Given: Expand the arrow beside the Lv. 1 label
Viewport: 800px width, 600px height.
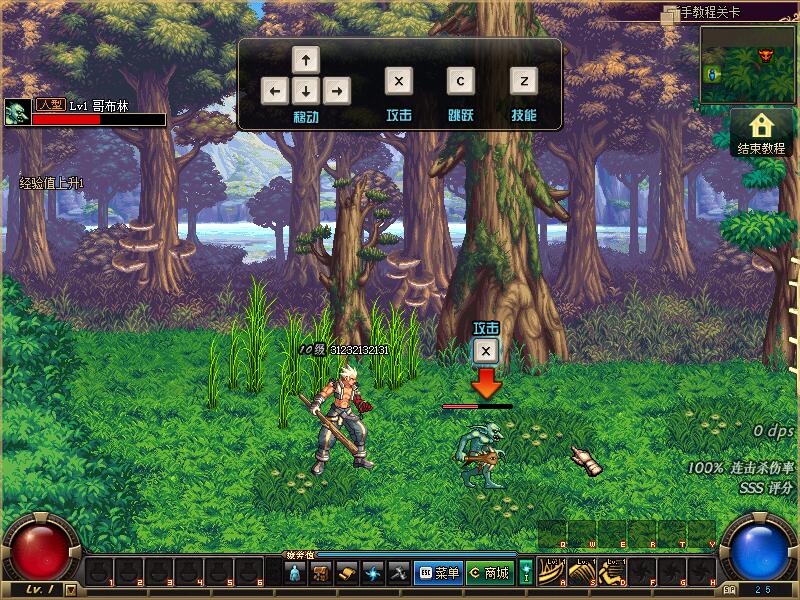Looking at the screenshot, I should click(x=70, y=589).
